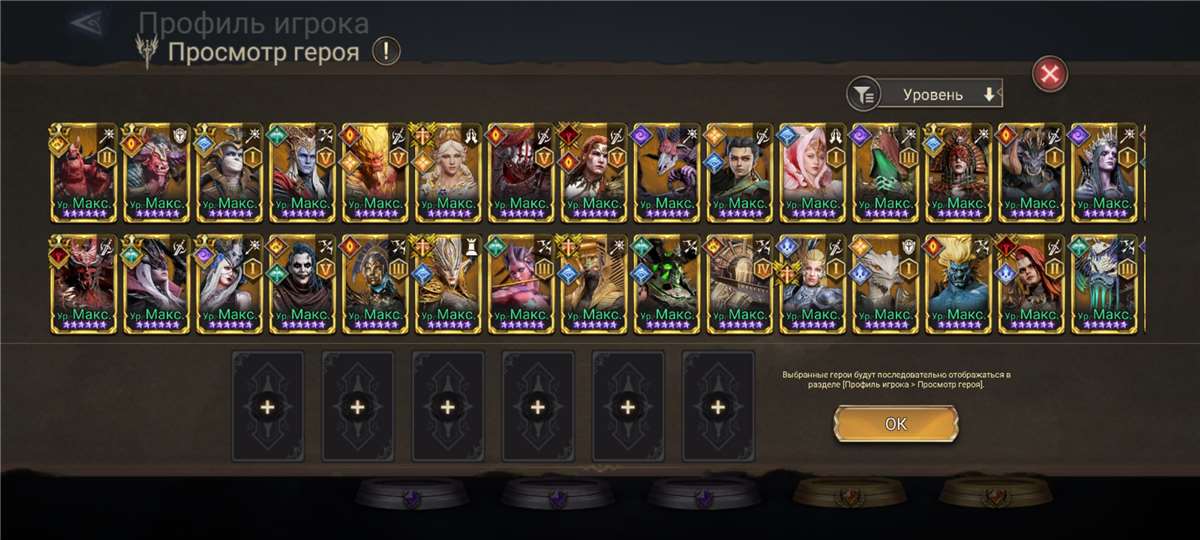The image size is (1200, 540).
Task: Choose the dark-haired young man hero card
Action: point(740,172)
